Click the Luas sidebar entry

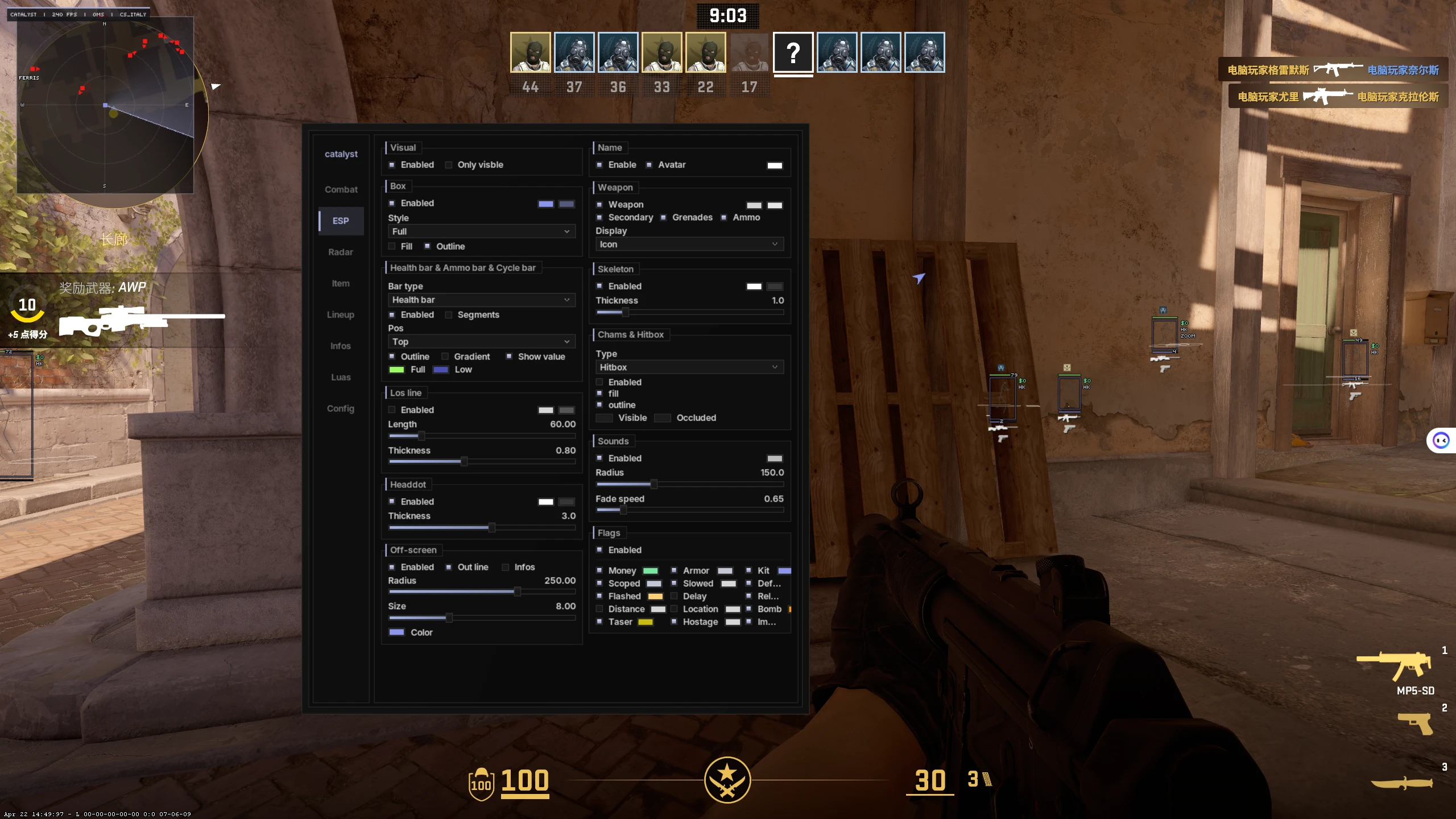click(x=341, y=377)
